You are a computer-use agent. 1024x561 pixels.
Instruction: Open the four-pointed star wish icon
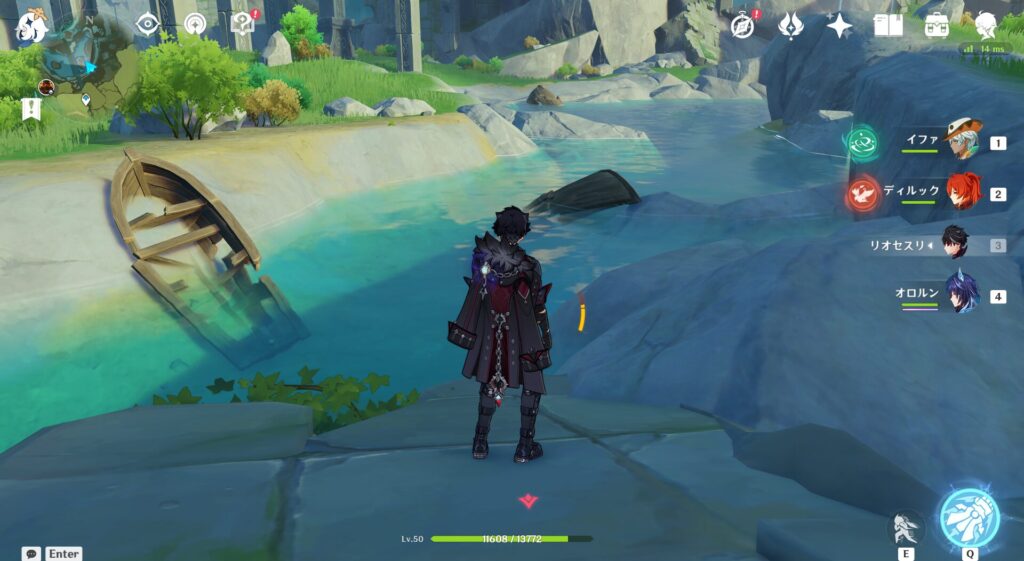839,25
